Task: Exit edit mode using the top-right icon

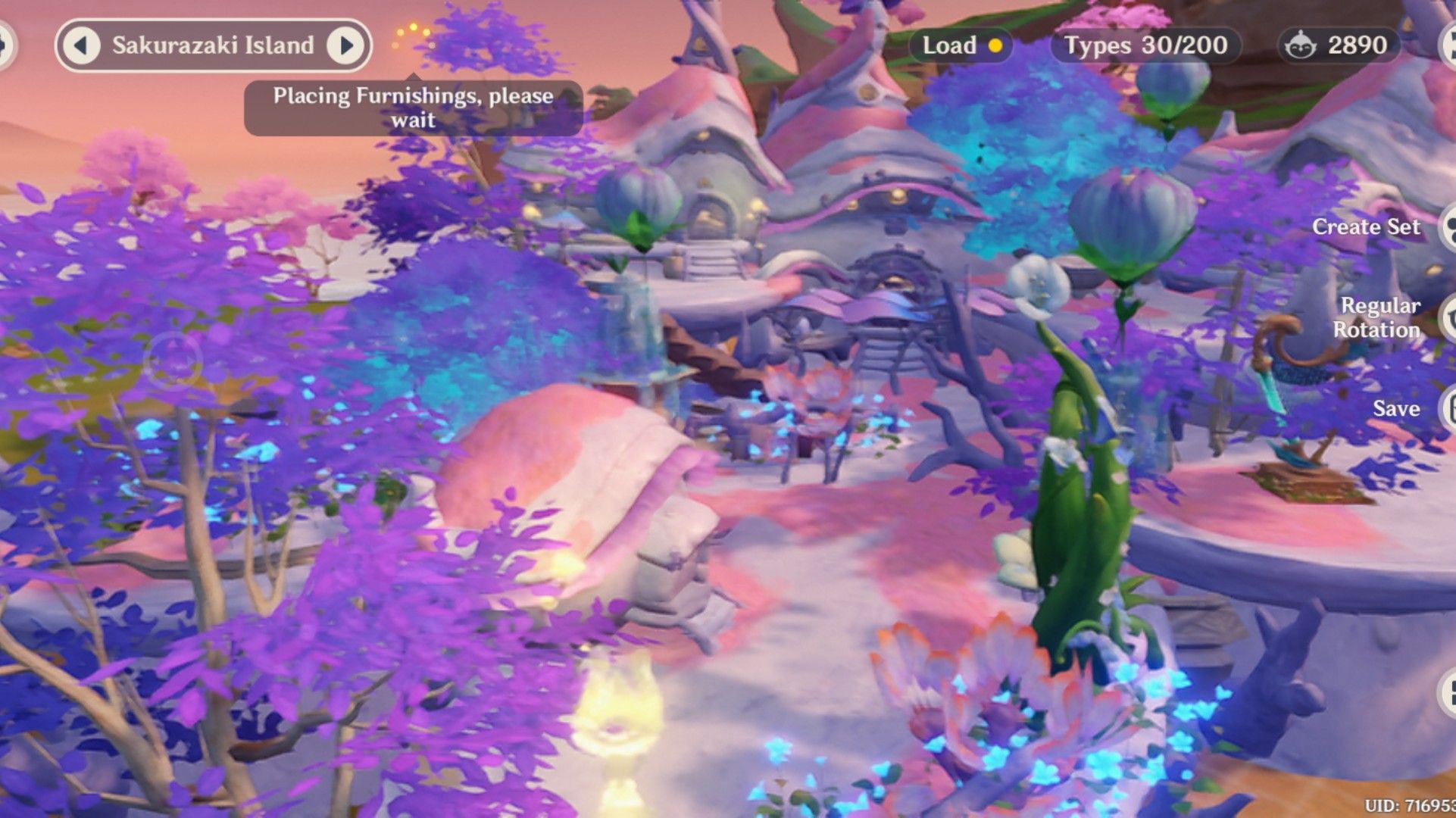Action: click(1447, 44)
